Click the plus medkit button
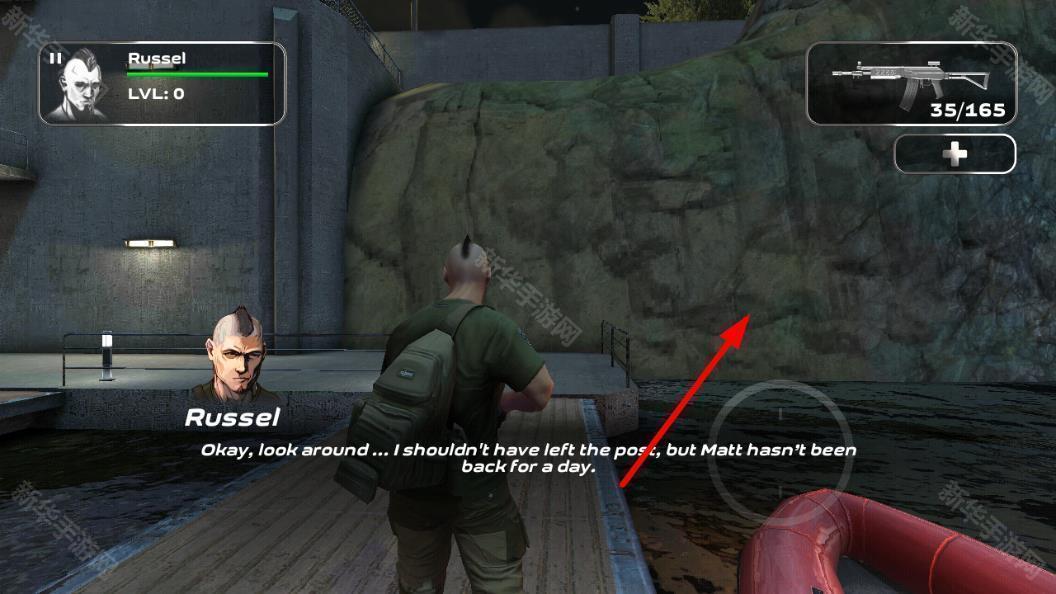 click(x=955, y=154)
